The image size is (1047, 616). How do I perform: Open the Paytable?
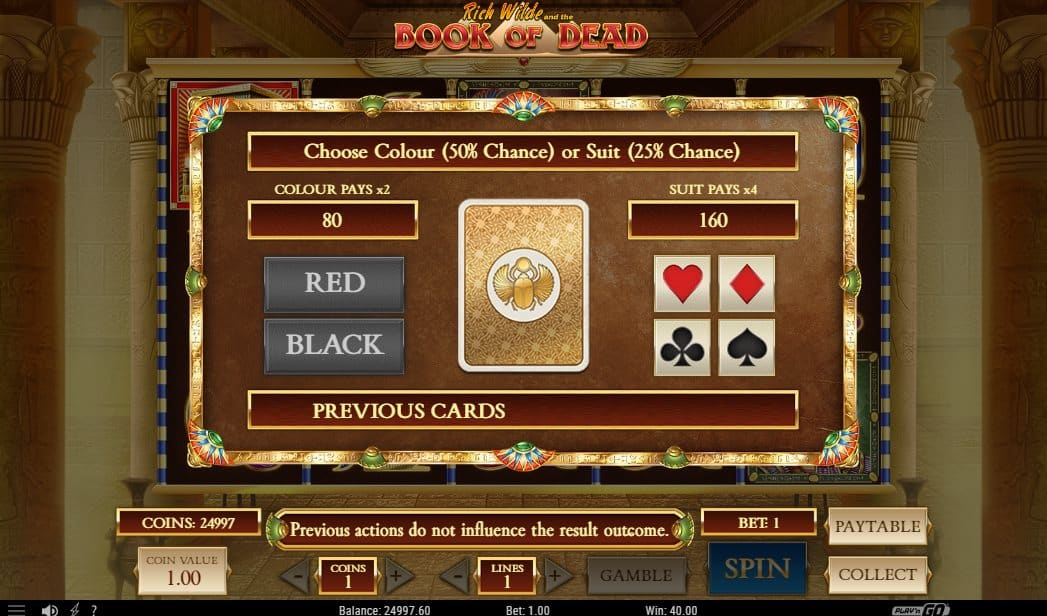click(877, 526)
